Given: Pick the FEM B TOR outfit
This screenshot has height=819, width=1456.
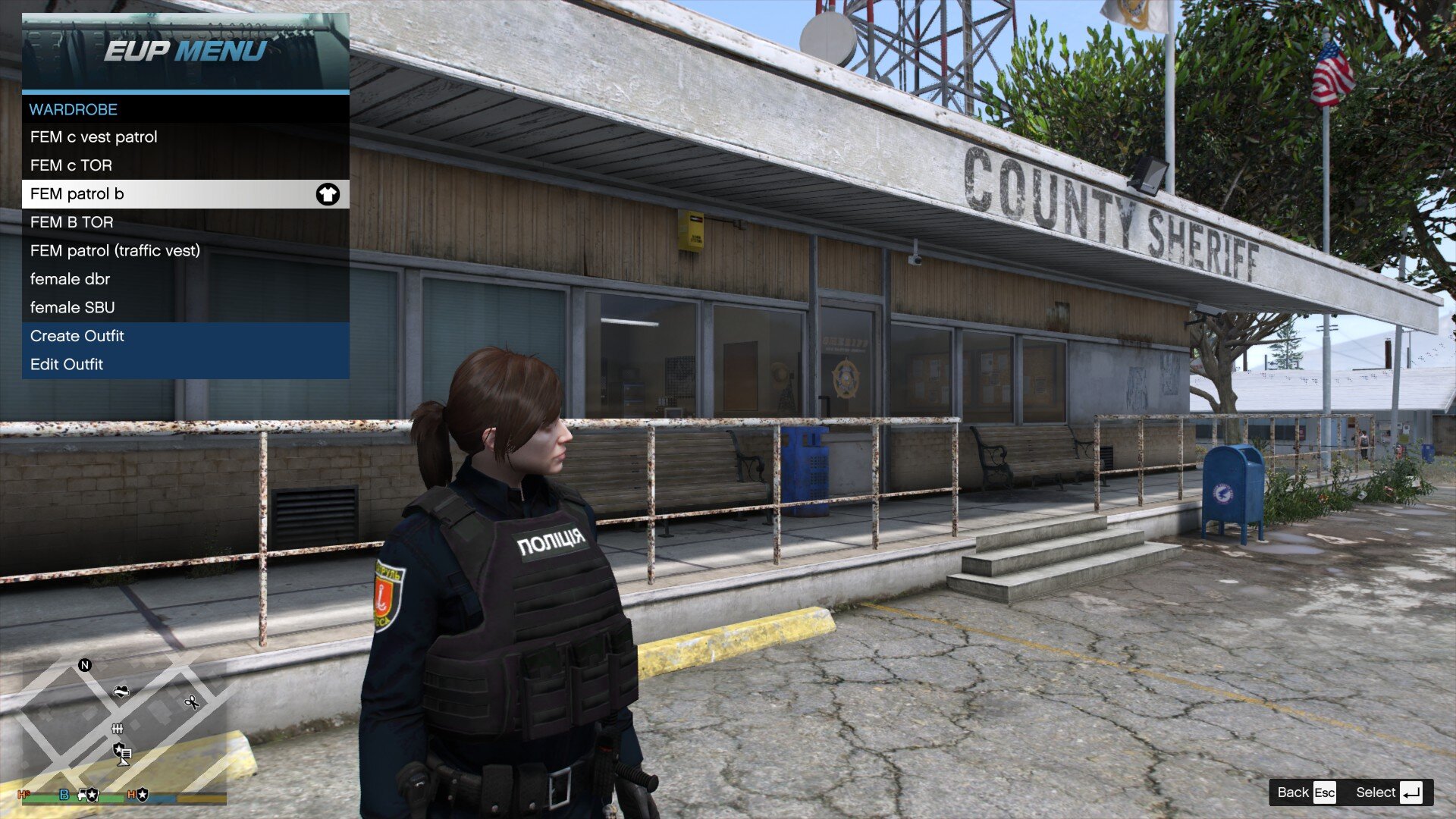Looking at the screenshot, I should click(185, 222).
